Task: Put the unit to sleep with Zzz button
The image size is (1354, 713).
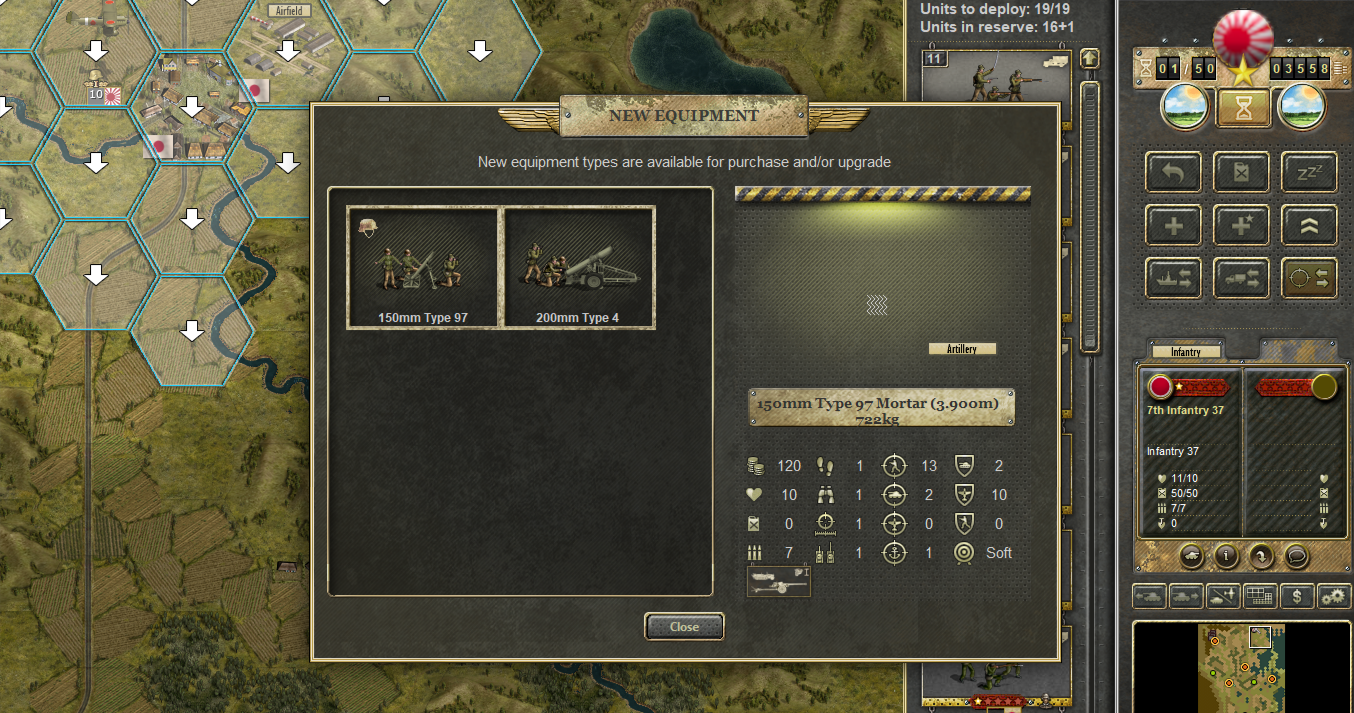Action: [x=1309, y=172]
